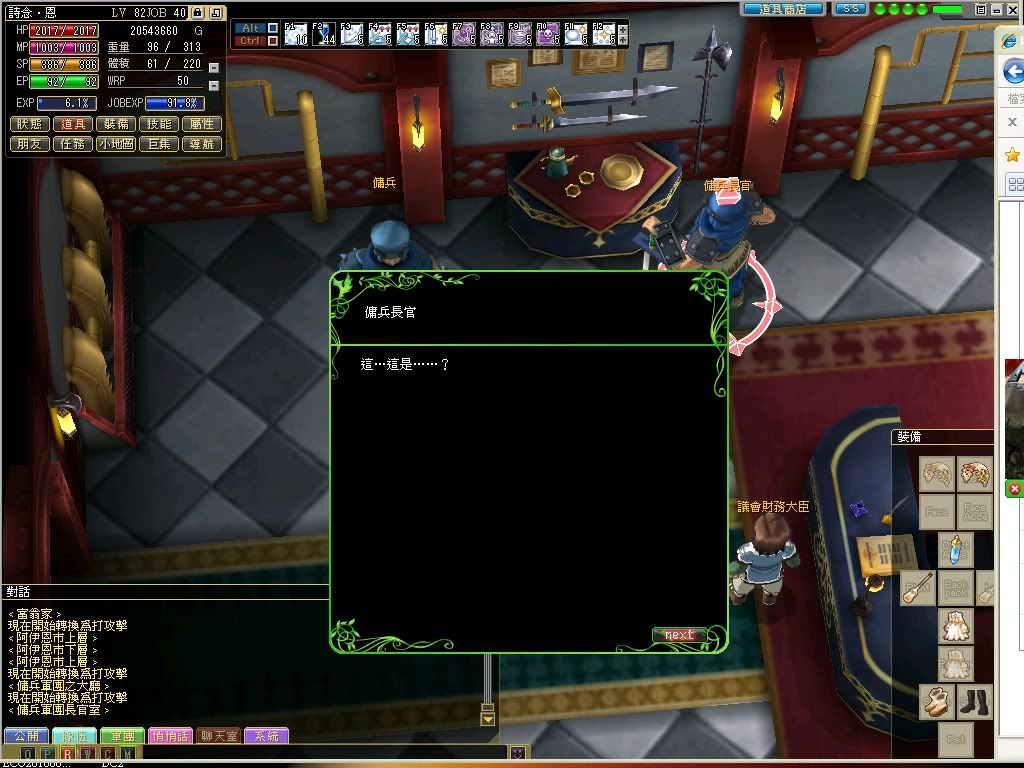This screenshot has width=1024, height=768.
Task: Toggle the 小地圖 minimap button
Action: 116,144
